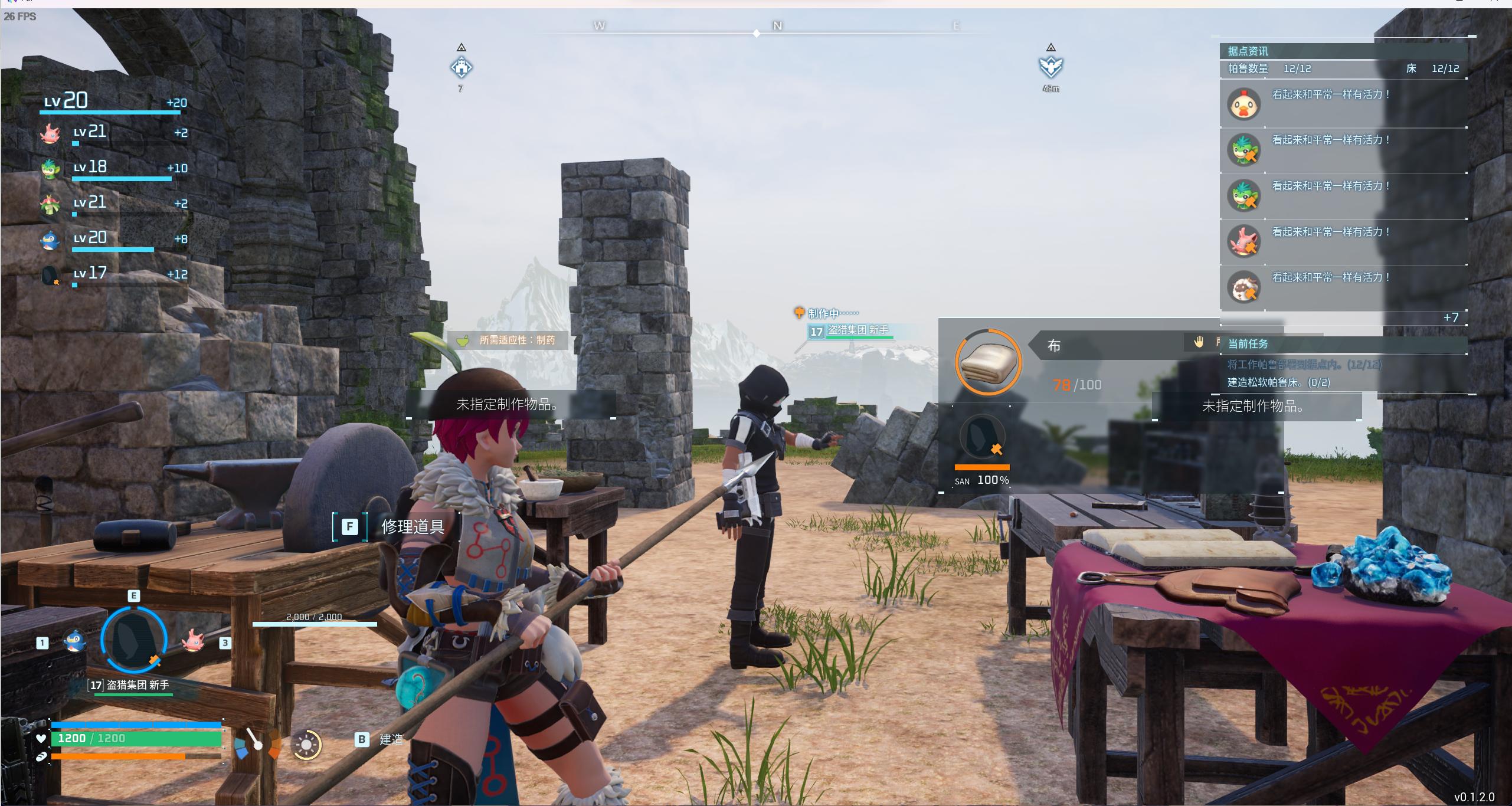Click the Lv 17 hooded party member icon
The image size is (1512, 806).
click(51, 275)
